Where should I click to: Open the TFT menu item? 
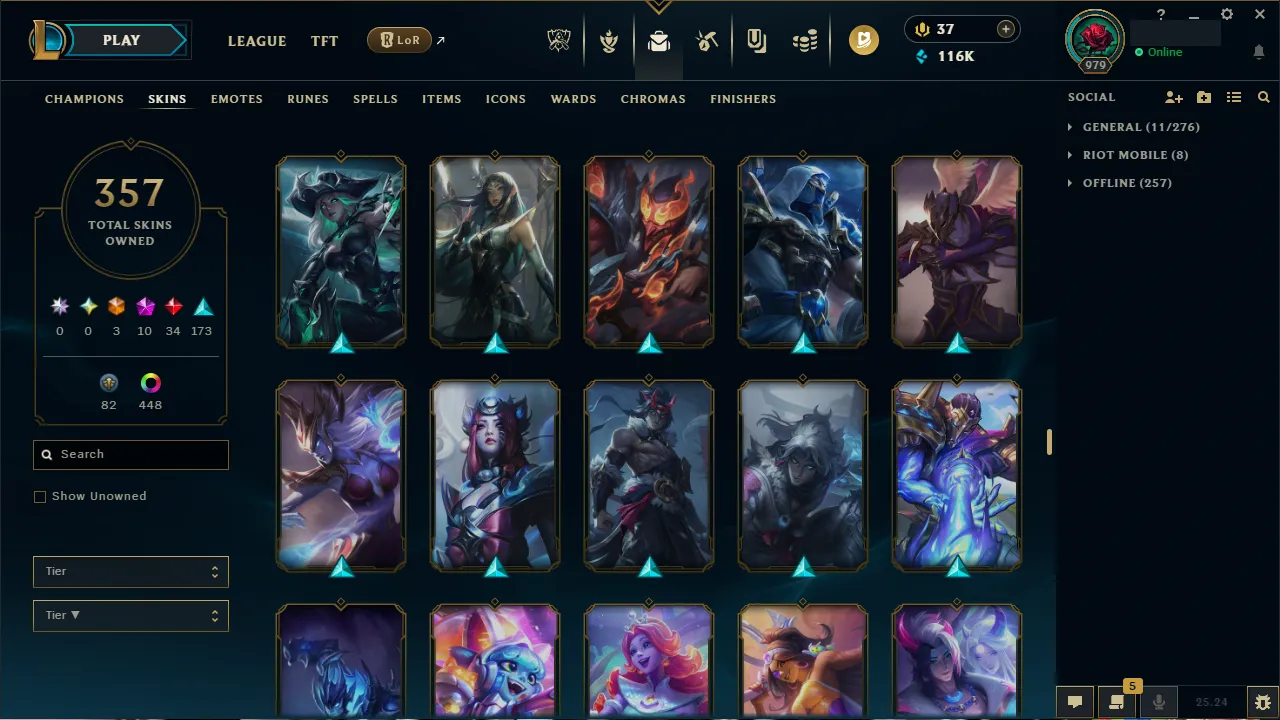tap(324, 41)
